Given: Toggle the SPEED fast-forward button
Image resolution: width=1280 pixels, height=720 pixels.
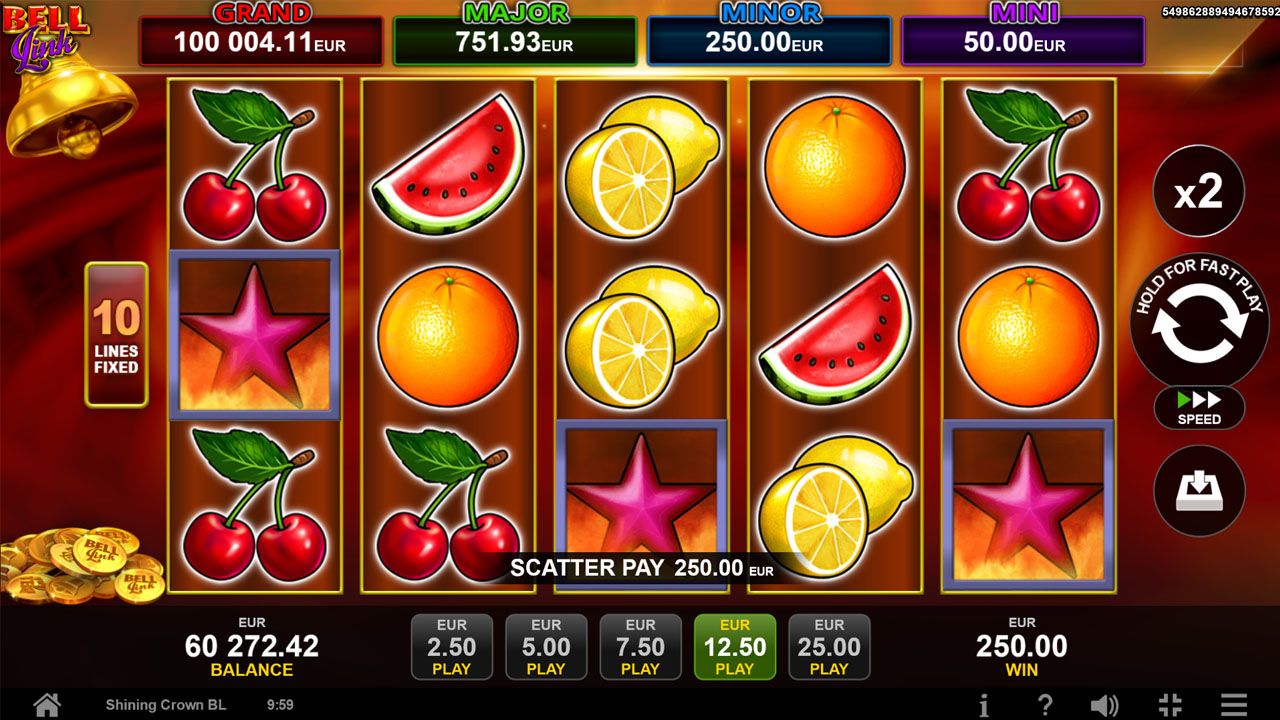Looking at the screenshot, I should point(1199,408).
